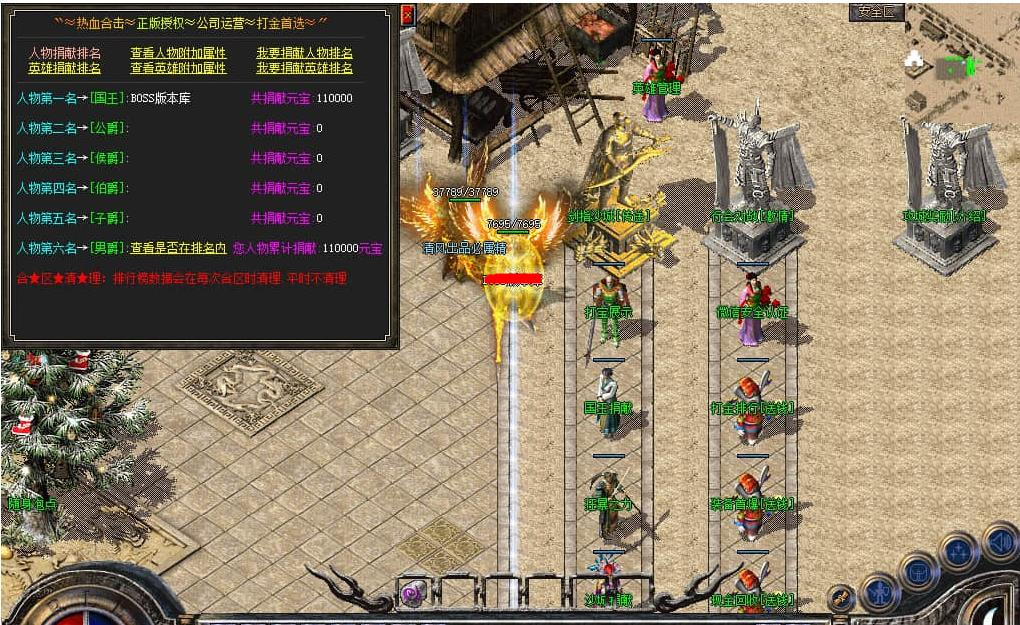Choose 我要捐献英雄排名 to donate for hero
Screen dimensions: 1020x625
click(x=304, y=68)
